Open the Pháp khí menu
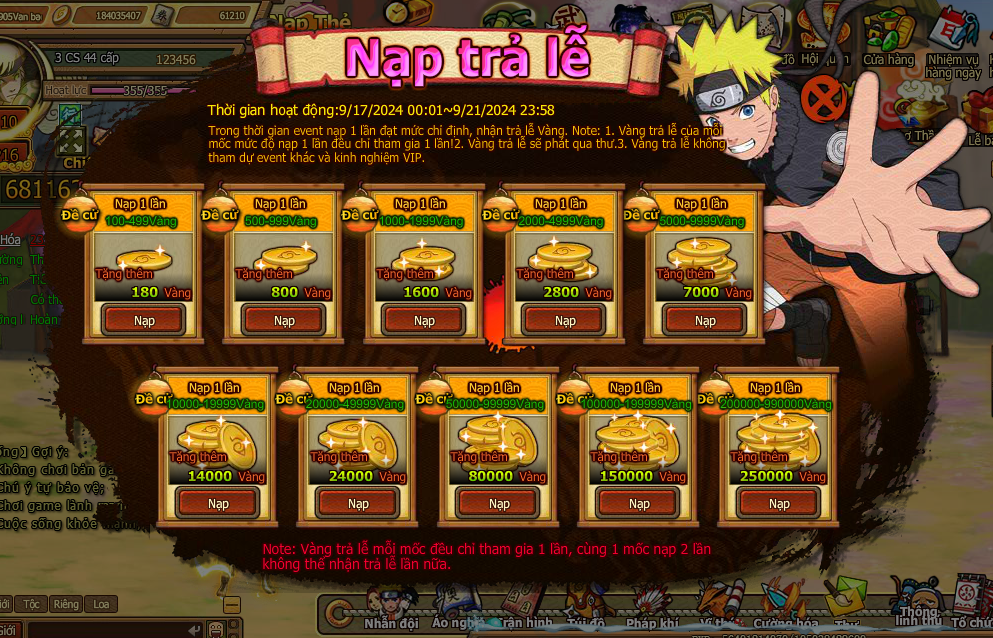 pos(652,610)
